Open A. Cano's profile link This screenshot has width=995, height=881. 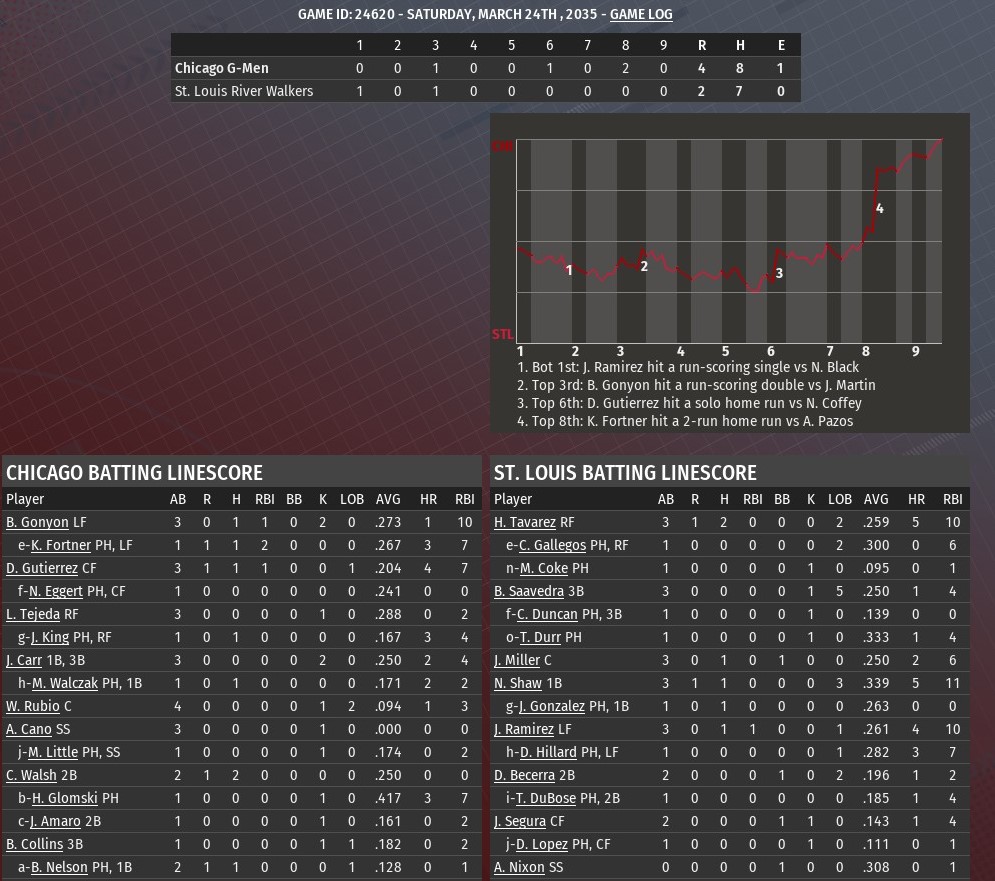click(x=28, y=729)
